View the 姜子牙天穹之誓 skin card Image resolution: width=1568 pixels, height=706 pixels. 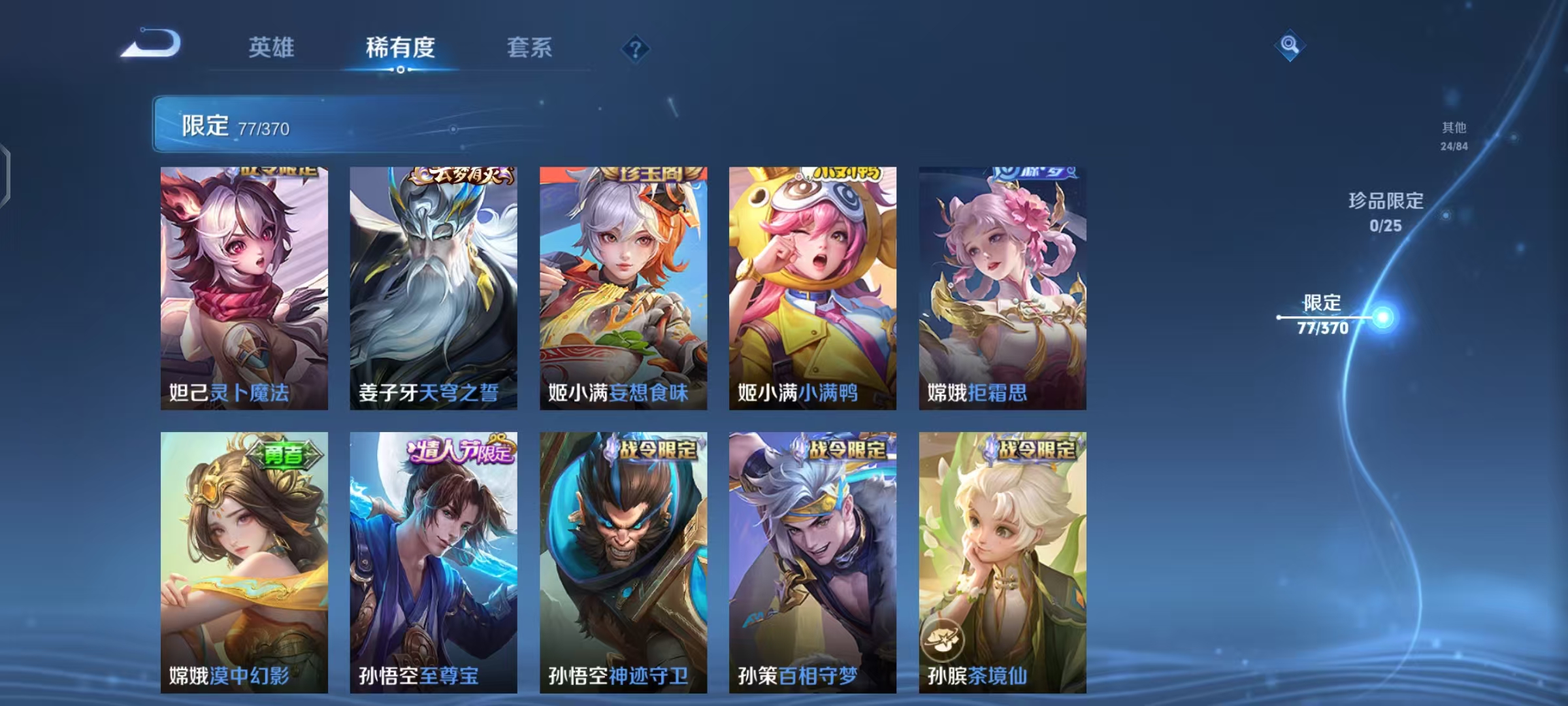pos(433,284)
